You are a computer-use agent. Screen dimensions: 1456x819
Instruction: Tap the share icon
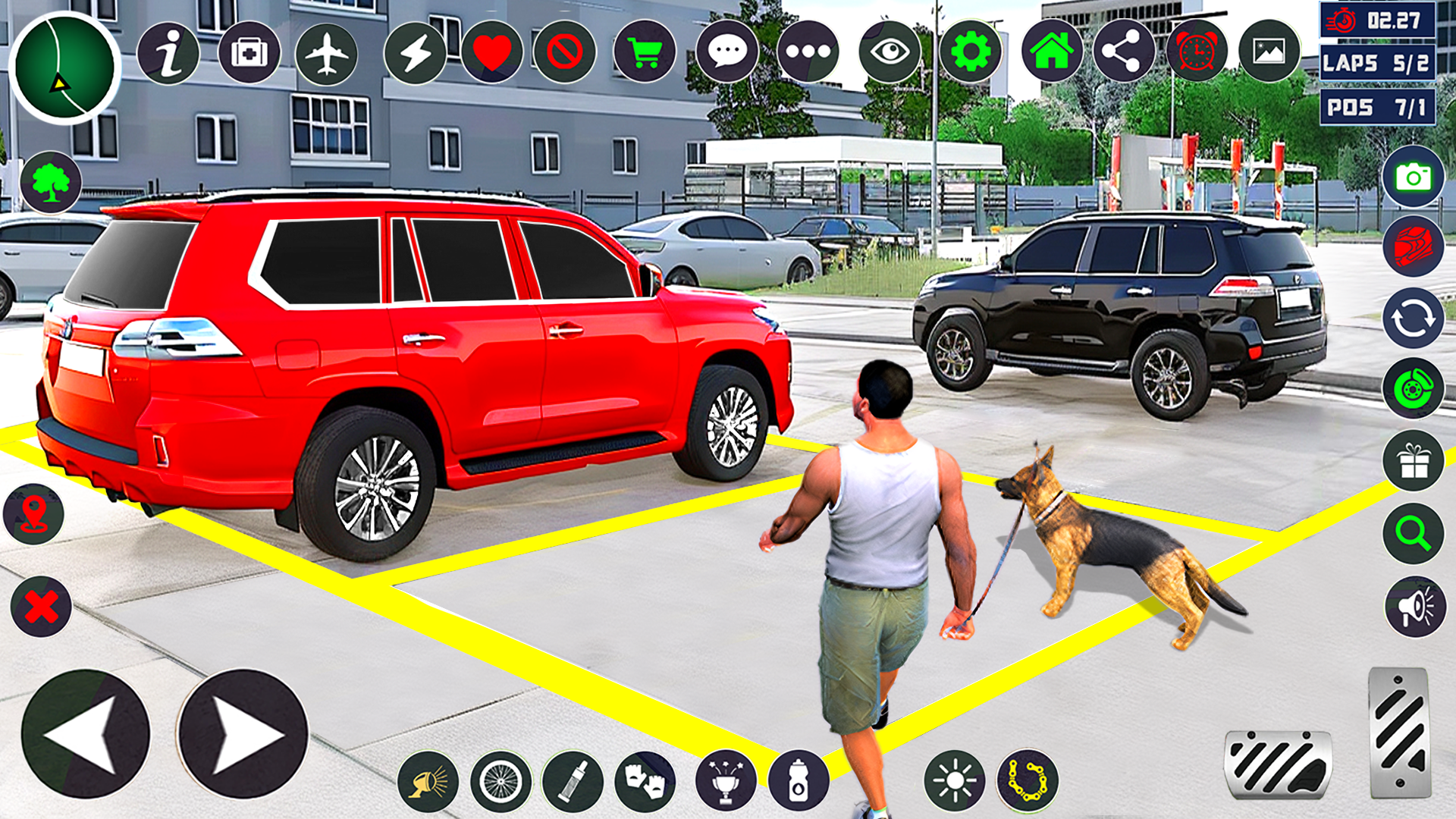pyautogui.click(x=1123, y=52)
